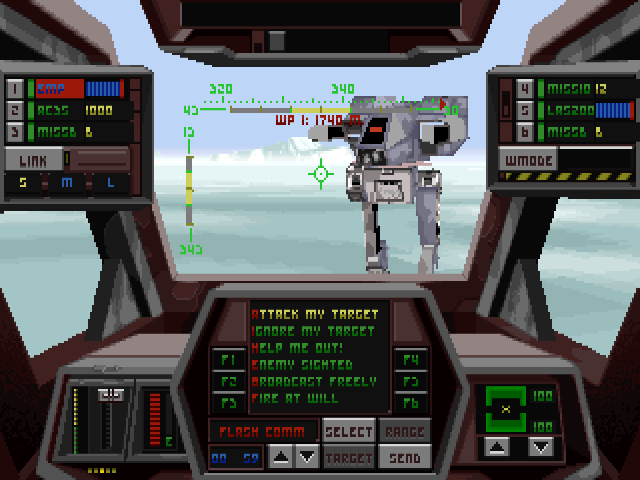Click the TARGET button
Viewport: 640px width, 480px height.
click(348, 457)
